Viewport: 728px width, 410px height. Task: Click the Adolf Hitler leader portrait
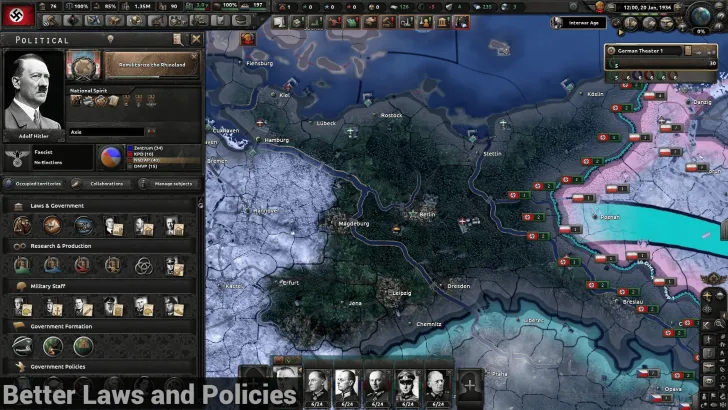click(34, 94)
